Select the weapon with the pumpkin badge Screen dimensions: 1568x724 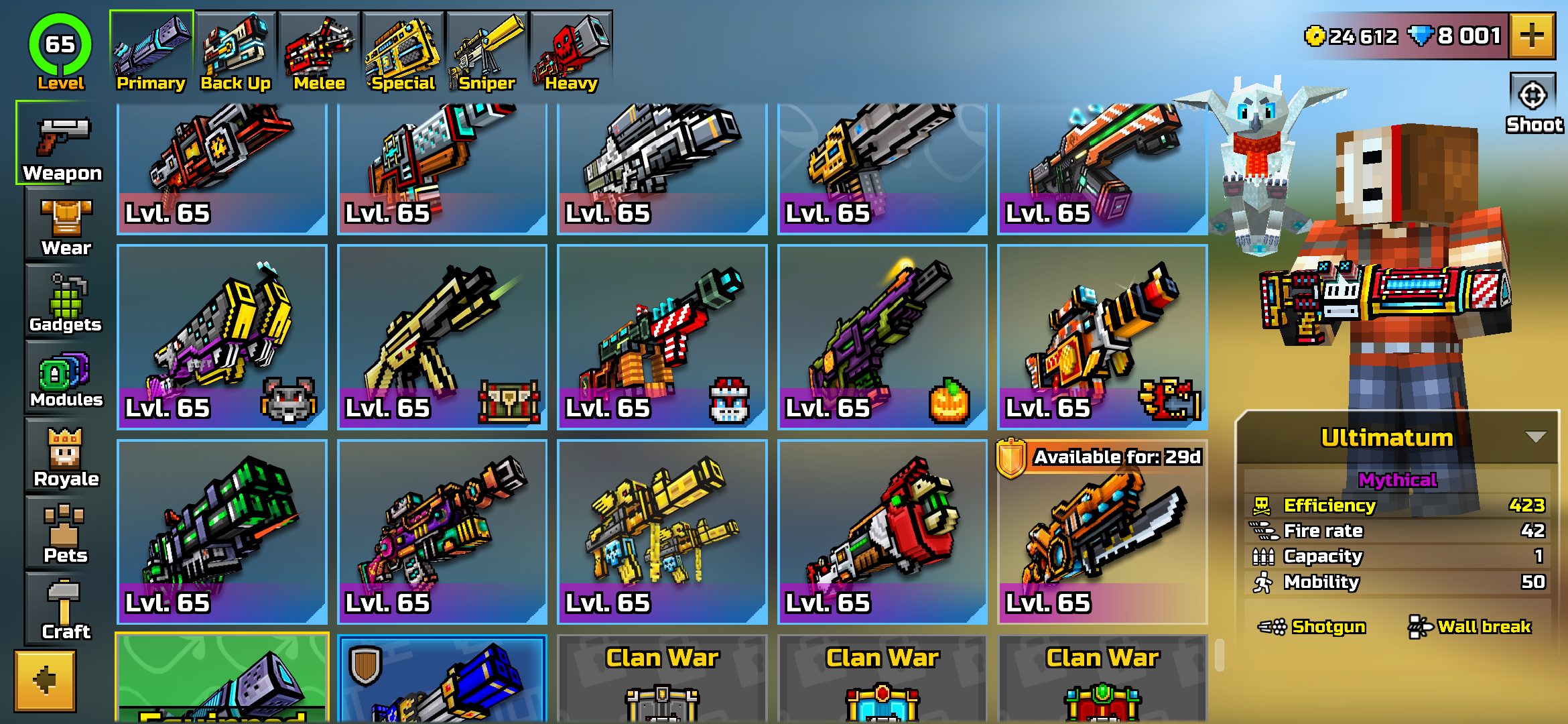882,335
